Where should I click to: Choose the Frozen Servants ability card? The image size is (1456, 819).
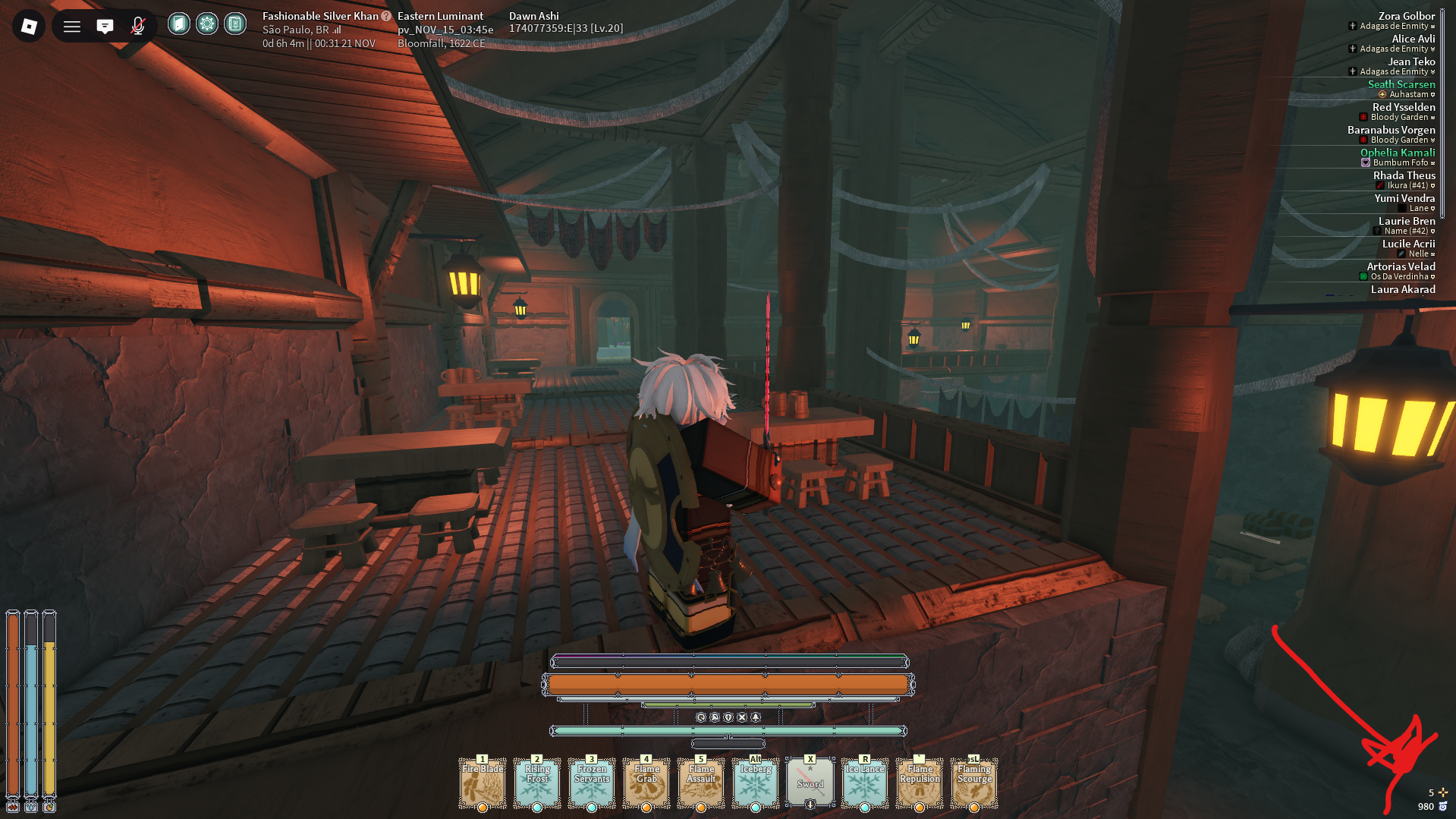coord(592,783)
